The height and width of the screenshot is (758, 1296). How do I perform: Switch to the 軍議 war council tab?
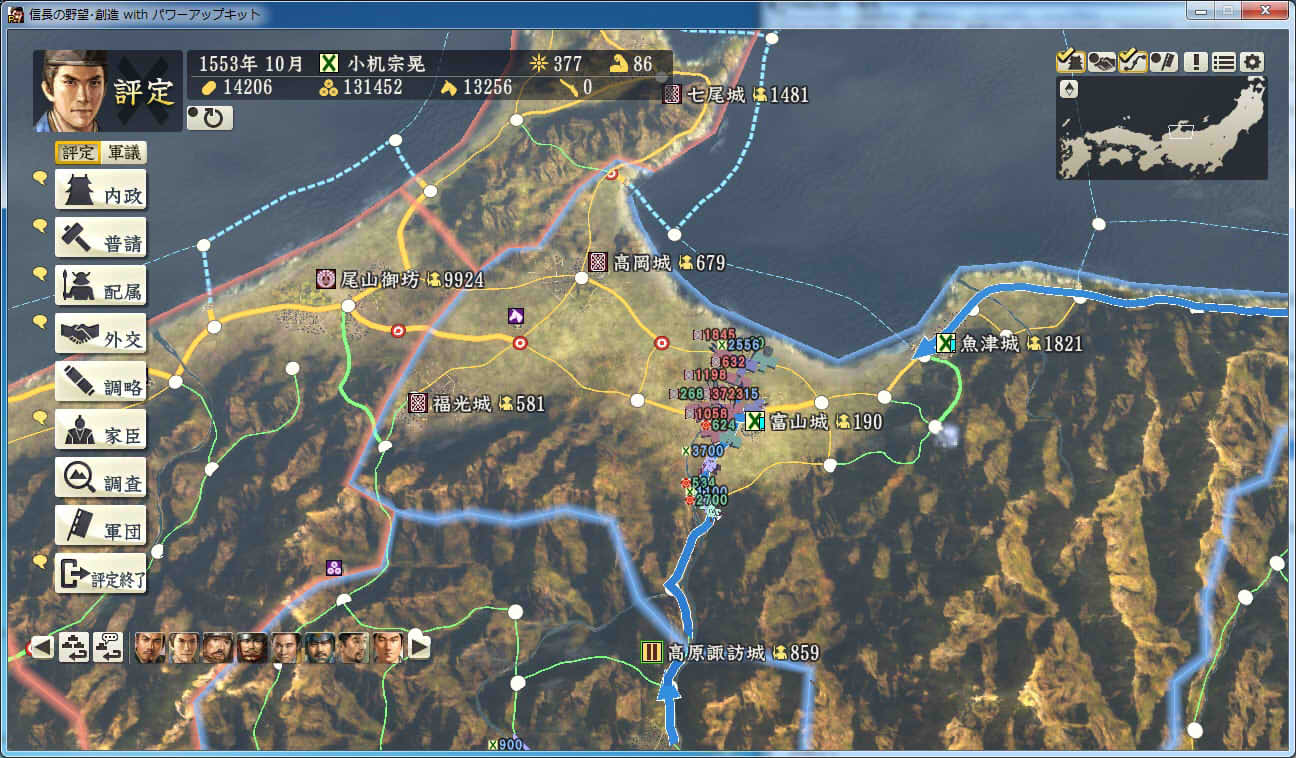pos(125,153)
